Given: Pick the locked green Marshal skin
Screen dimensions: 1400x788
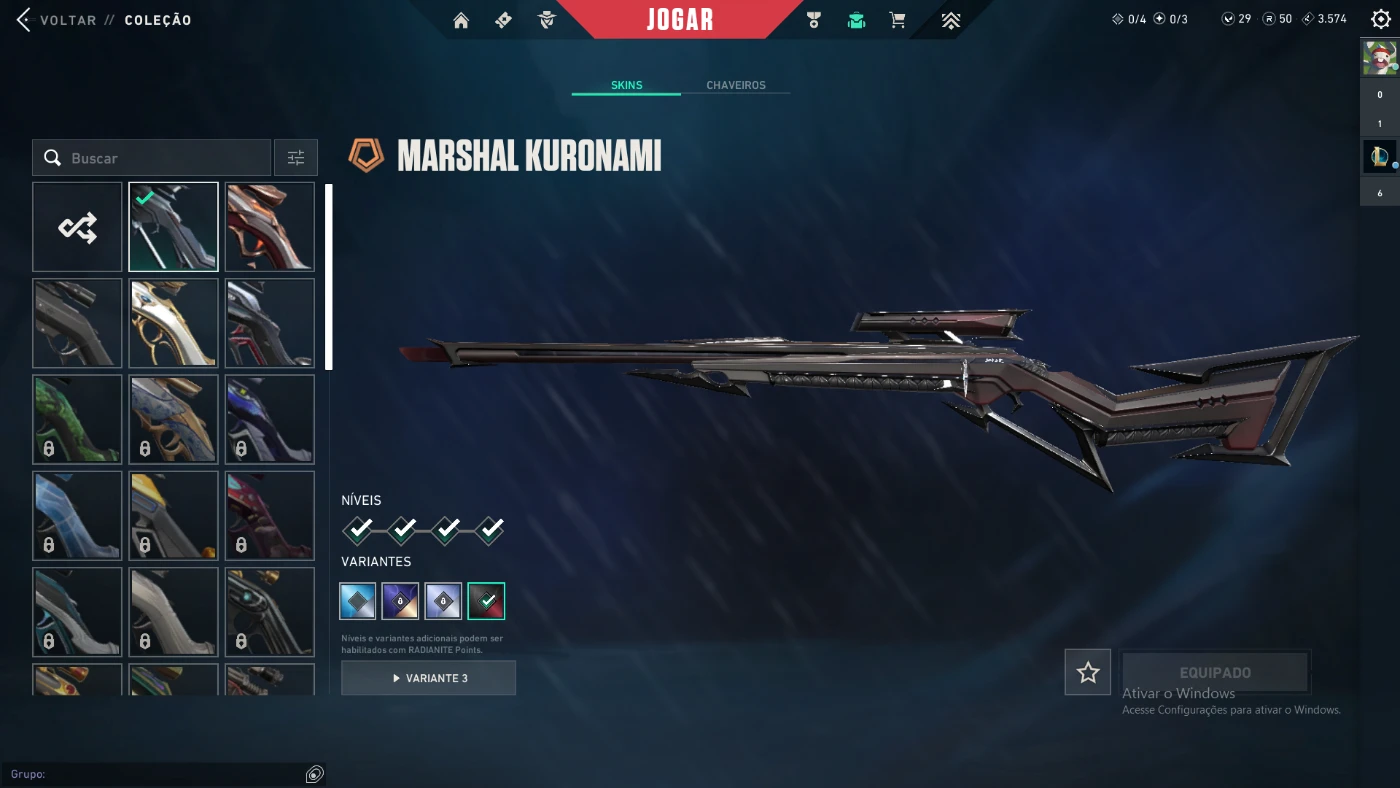Looking at the screenshot, I should click(x=77, y=419).
